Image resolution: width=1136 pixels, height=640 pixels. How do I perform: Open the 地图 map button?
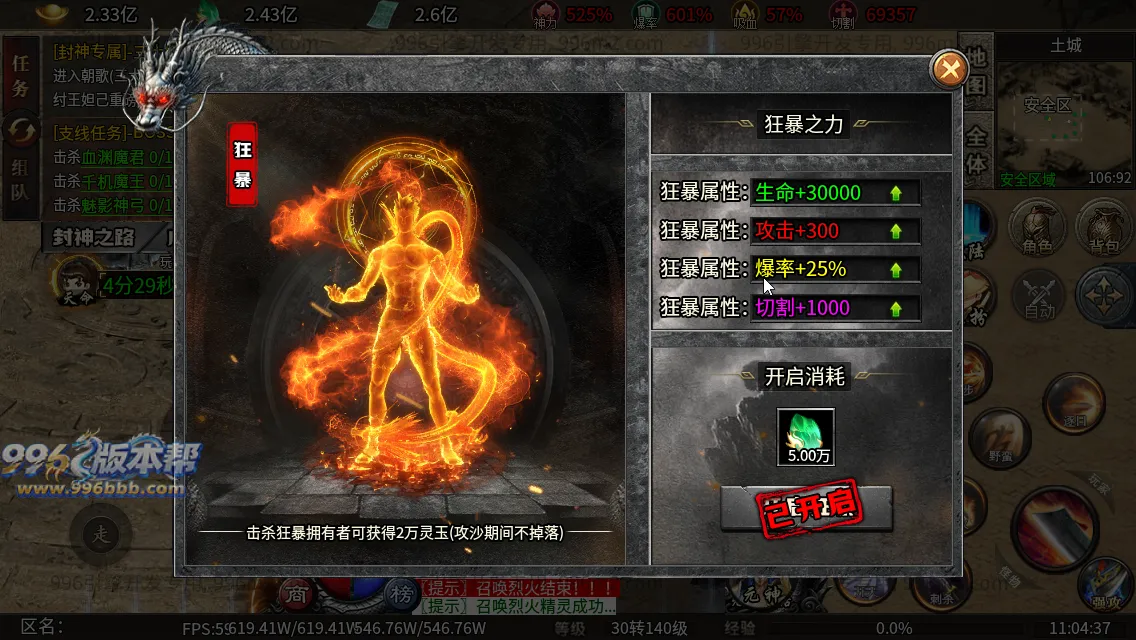coord(977,72)
